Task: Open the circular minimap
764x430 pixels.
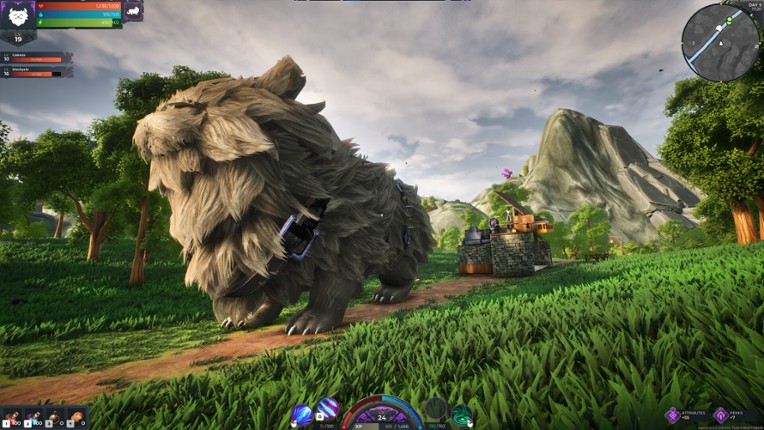Action: click(720, 41)
